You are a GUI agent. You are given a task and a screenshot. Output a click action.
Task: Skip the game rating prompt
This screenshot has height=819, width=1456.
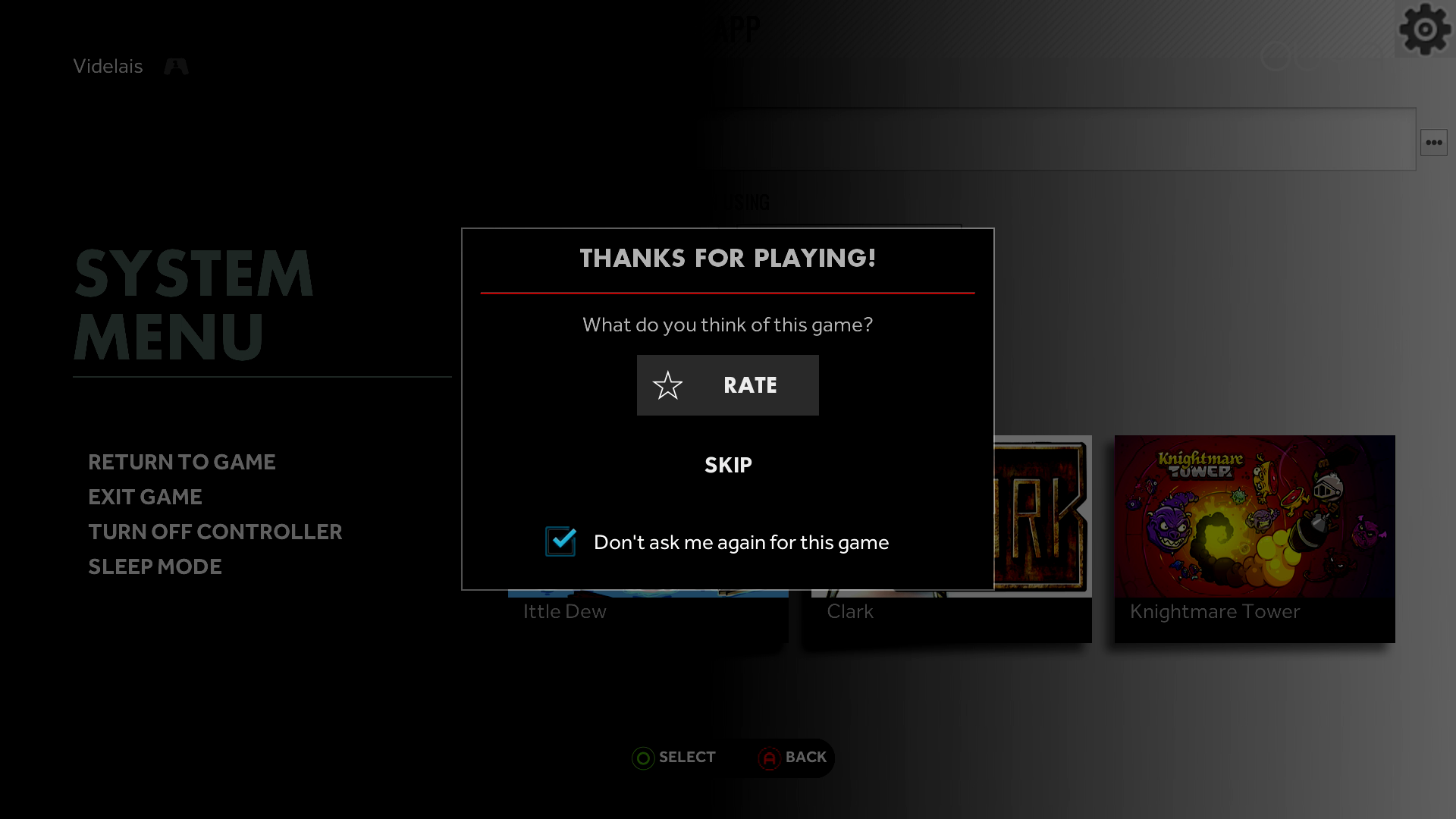(x=728, y=465)
